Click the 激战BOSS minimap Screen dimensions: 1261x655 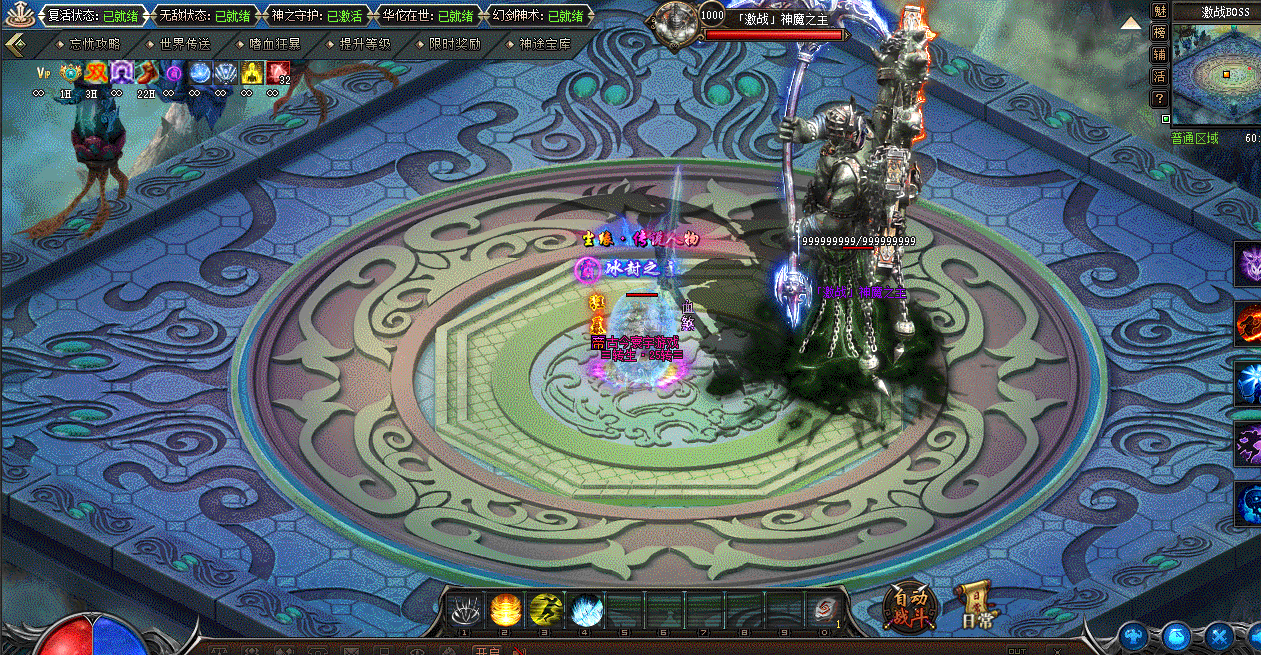pyautogui.click(x=1216, y=75)
